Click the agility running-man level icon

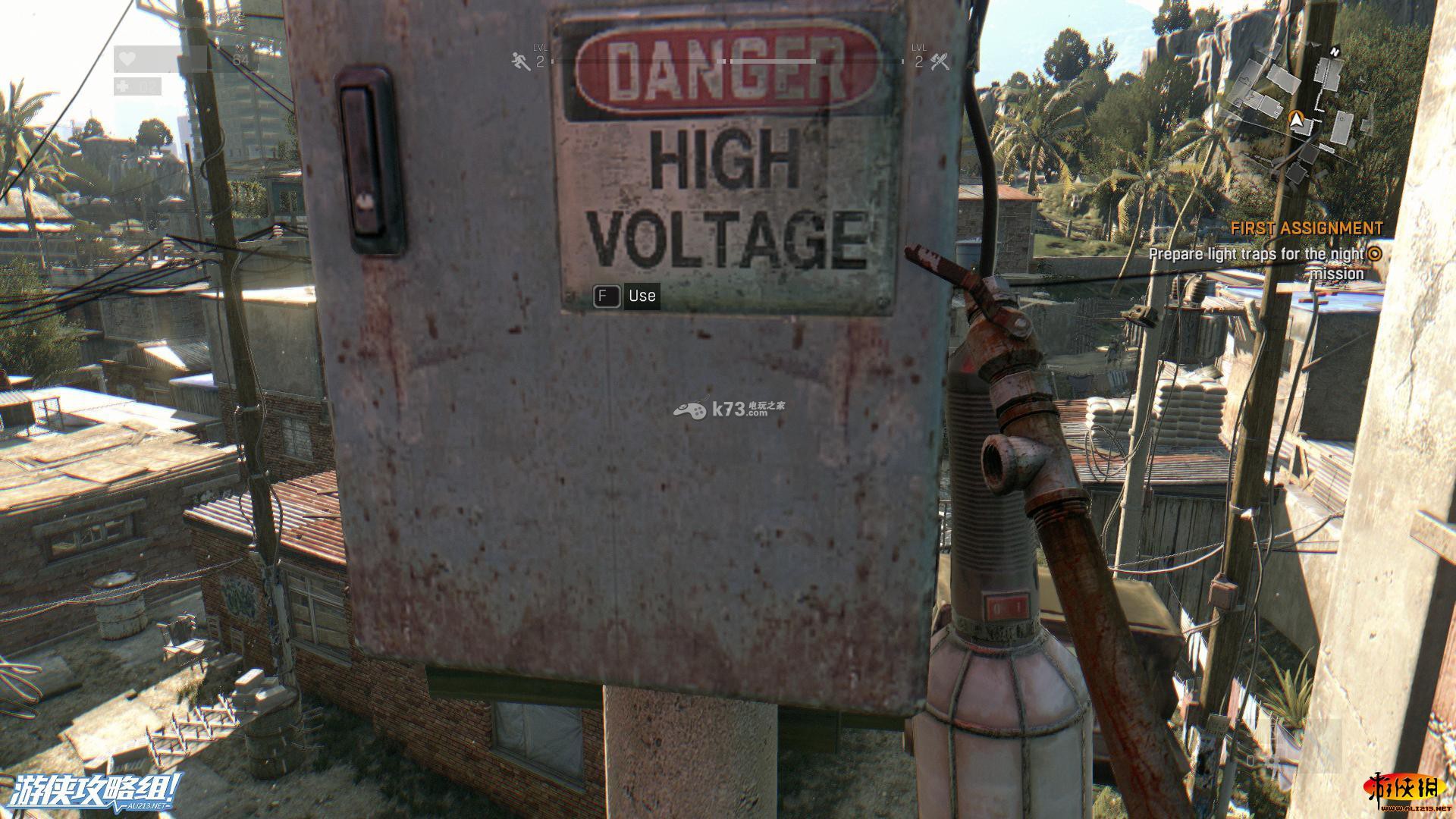pyautogui.click(x=520, y=61)
